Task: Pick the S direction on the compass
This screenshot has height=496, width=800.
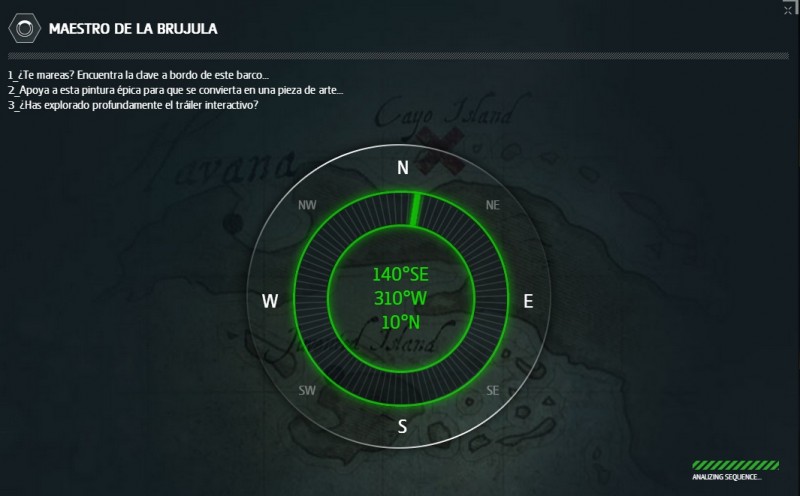Action: [402, 427]
